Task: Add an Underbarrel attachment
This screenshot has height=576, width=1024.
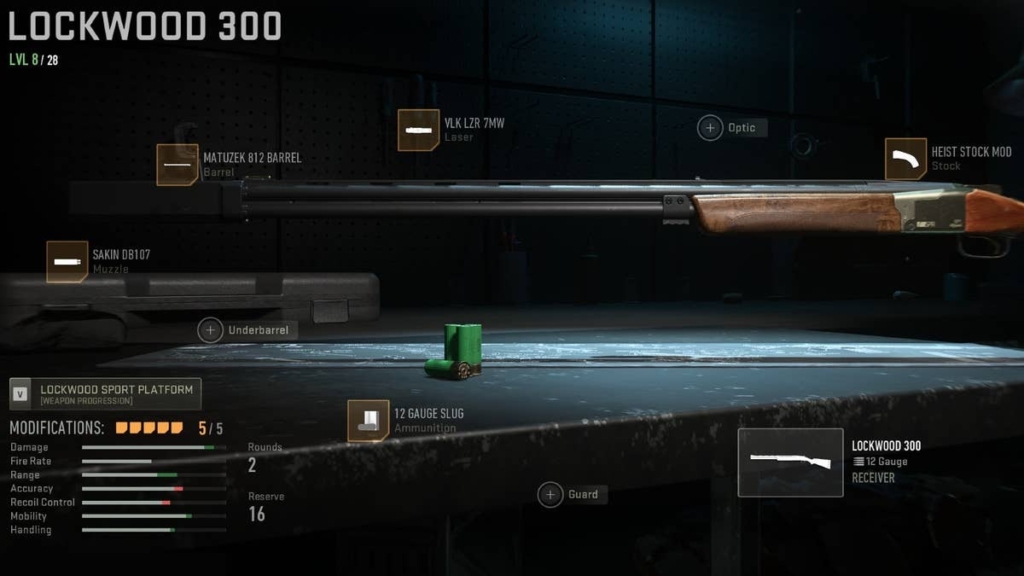Action: 211,330
